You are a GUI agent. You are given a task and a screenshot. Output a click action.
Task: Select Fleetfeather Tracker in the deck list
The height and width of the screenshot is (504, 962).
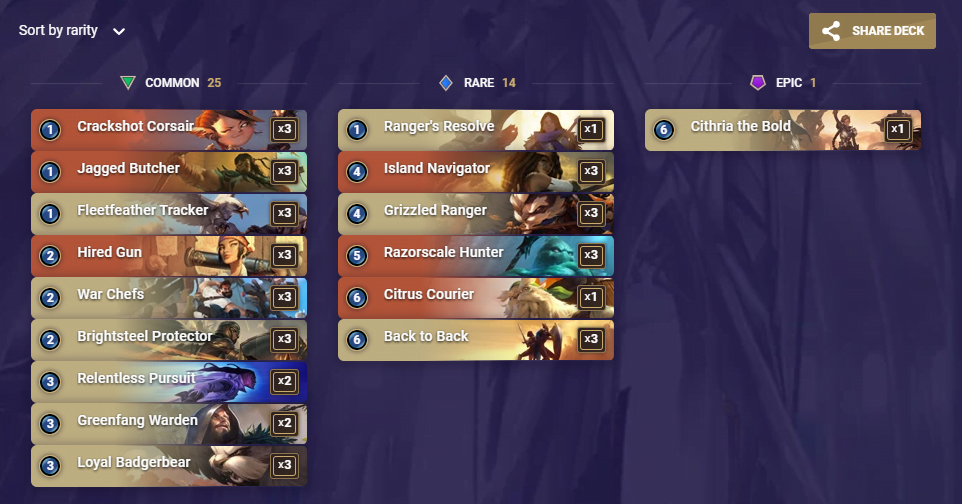tap(169, 213)
